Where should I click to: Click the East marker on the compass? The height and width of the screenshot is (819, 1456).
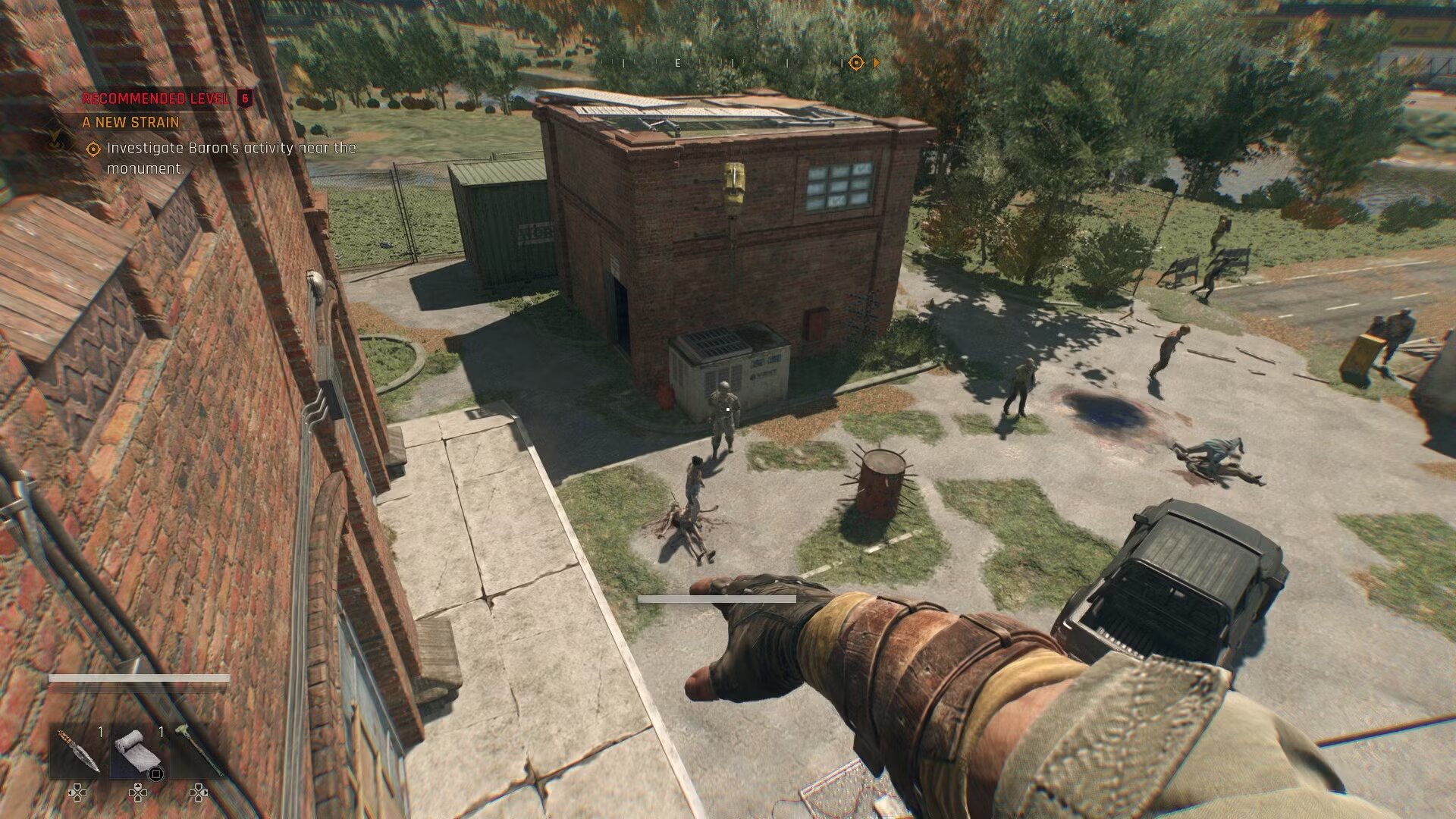[x=678, y=63]
